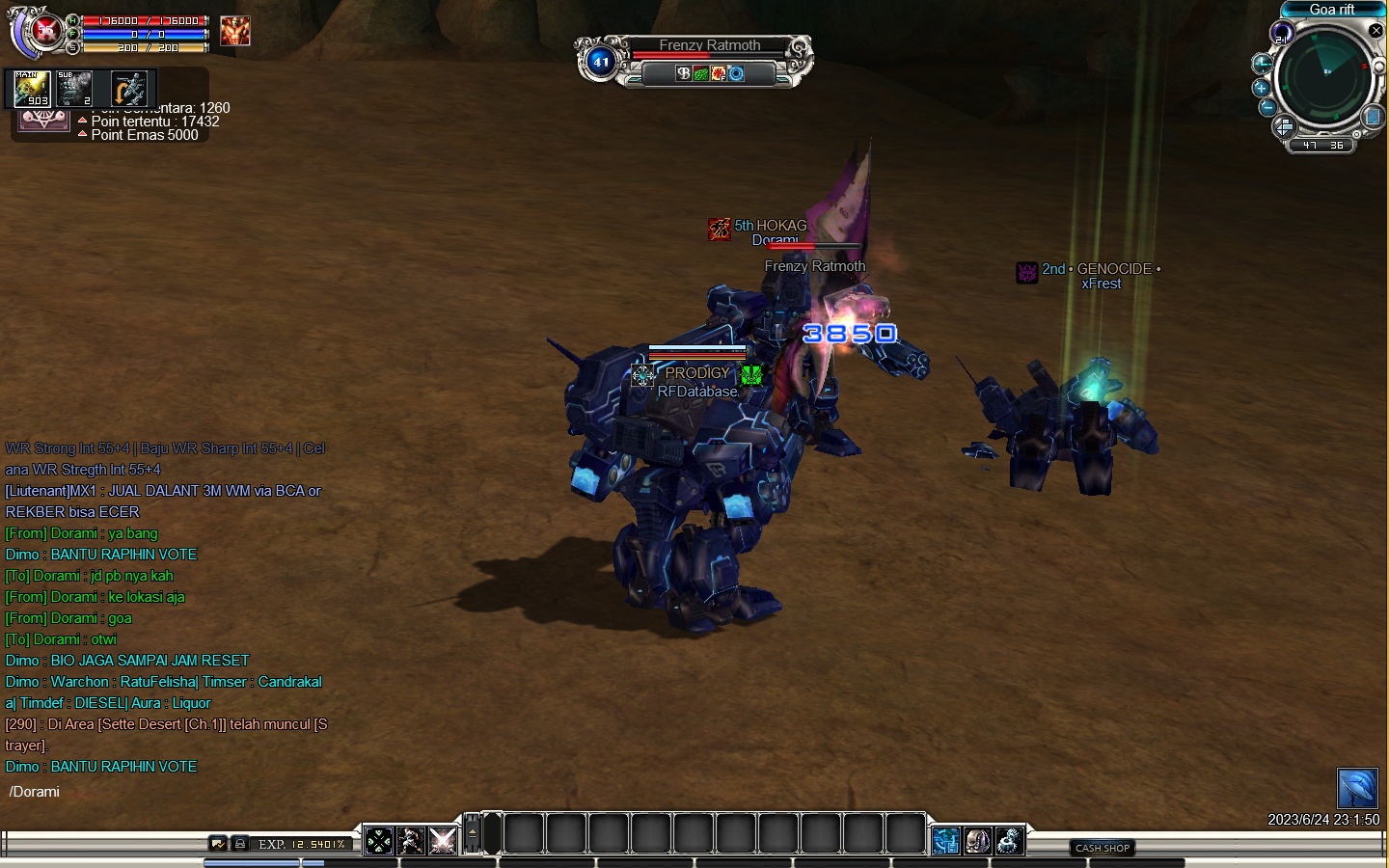Close the minimap radar
This screenshot has height=868, width=1389.
click(1376, 31)
